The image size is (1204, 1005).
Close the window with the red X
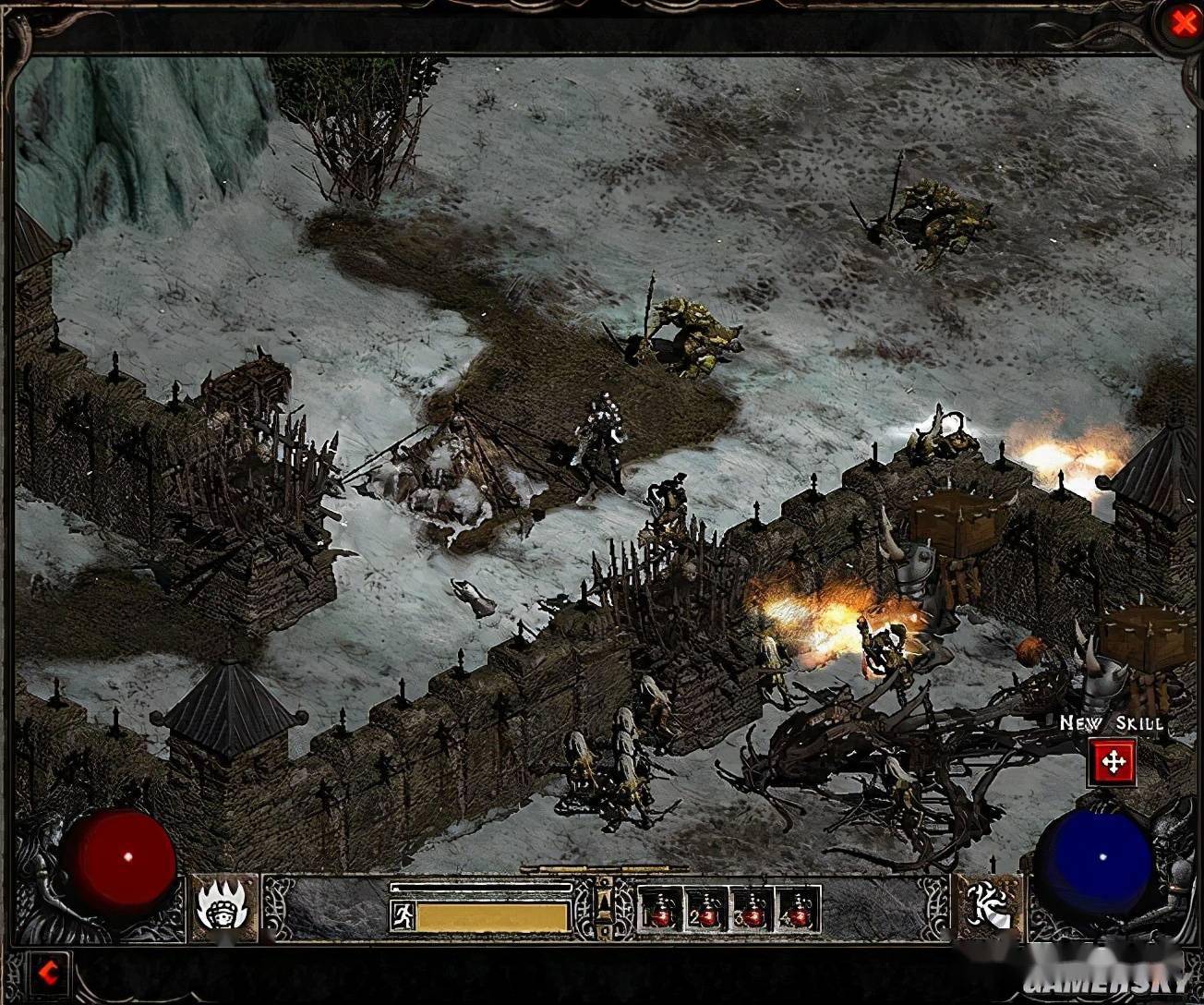1183,25
